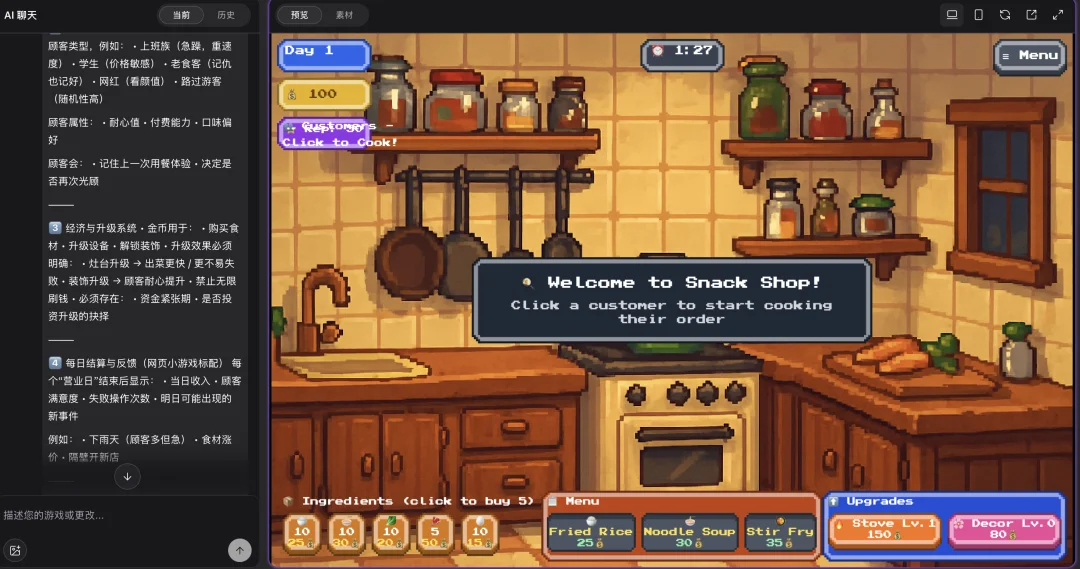Buy the green vegetable ingredient for 20

click(391, 534)
